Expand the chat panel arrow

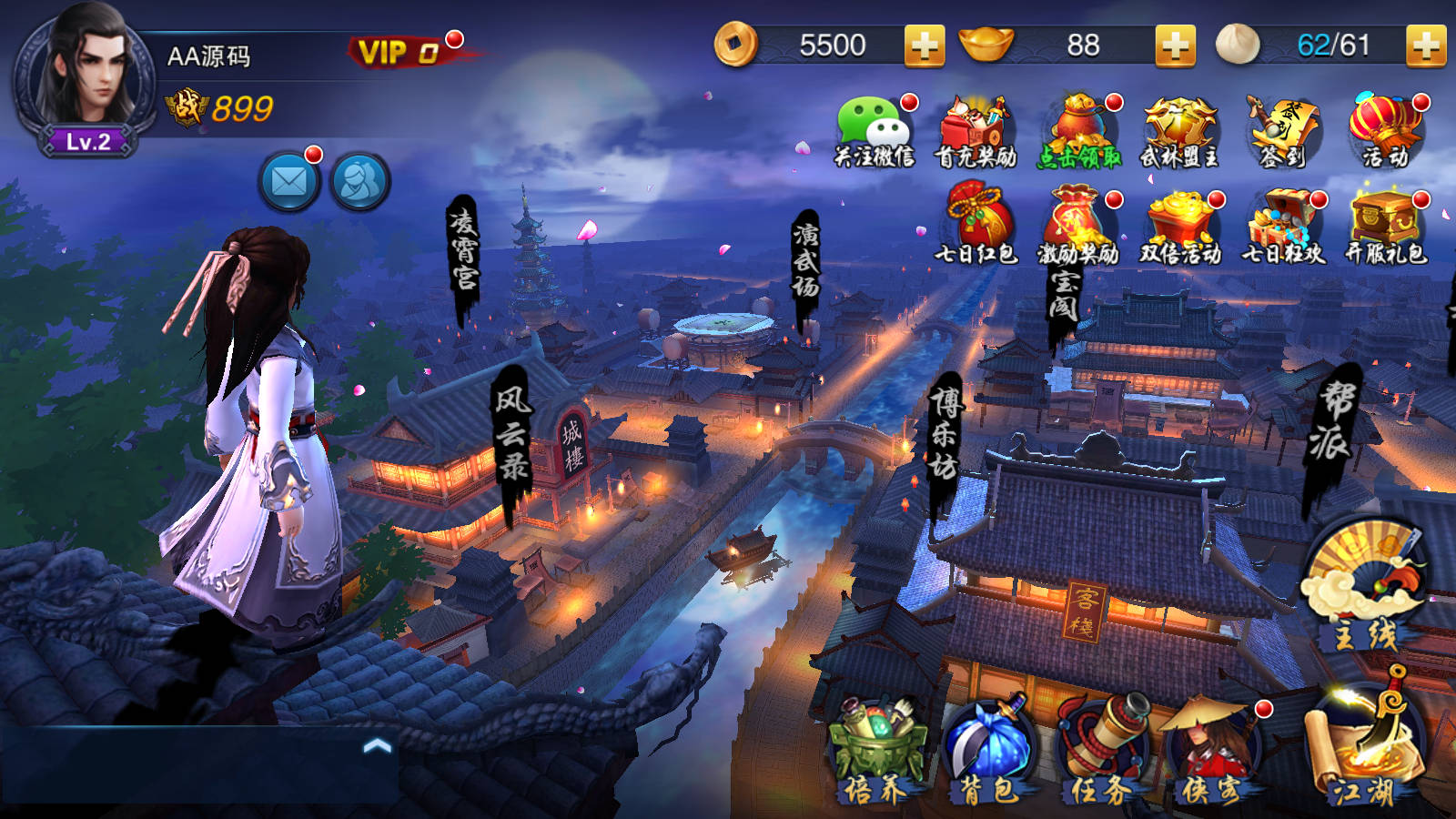tap(377, 746)
